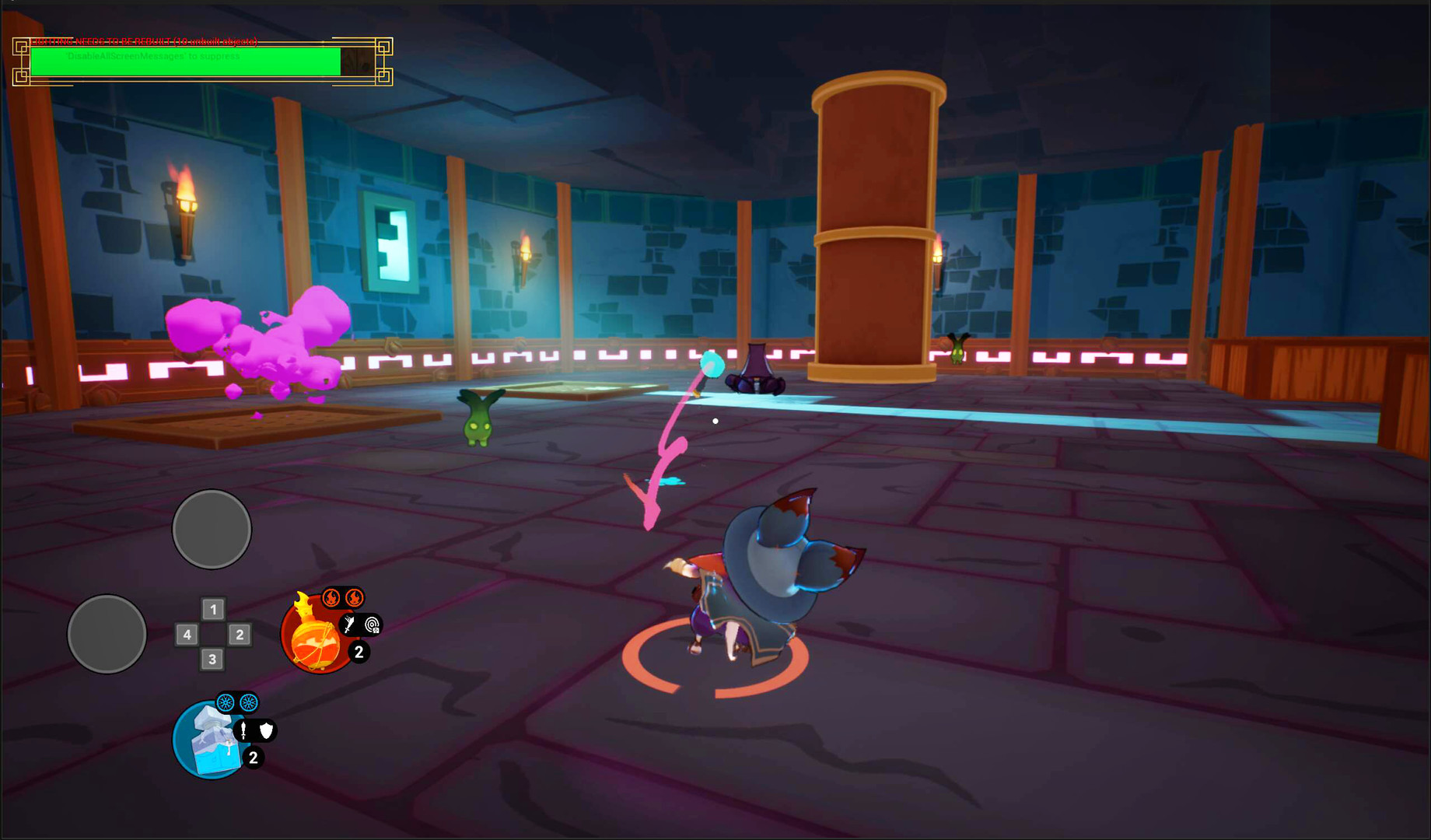Click the shield icon beside the ice cube ability
This screenshot has width=1431, height=840.
(264, 733)
